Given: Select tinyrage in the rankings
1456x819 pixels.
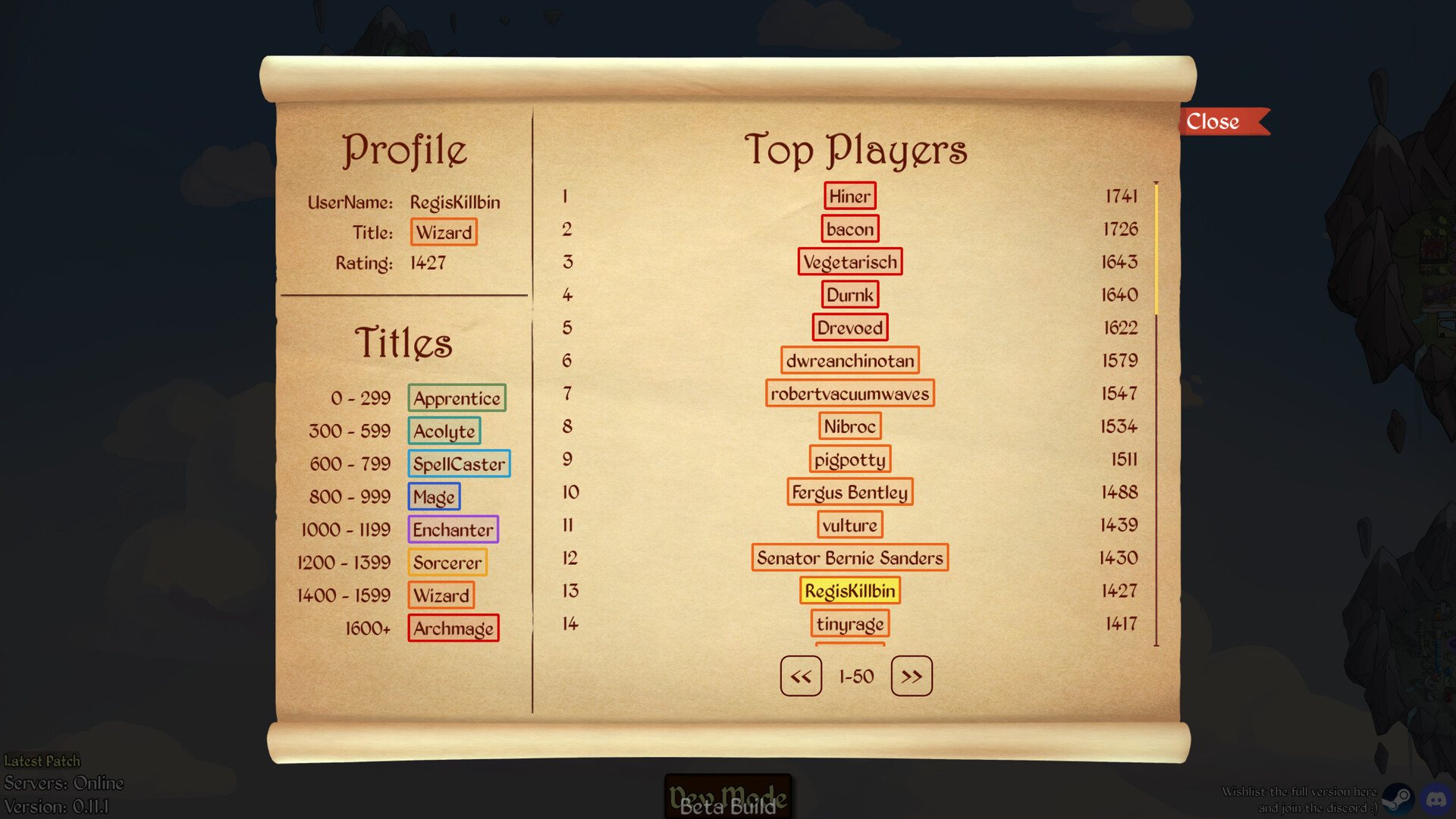Looking at the screenshot, I should [x=849, y=623].
